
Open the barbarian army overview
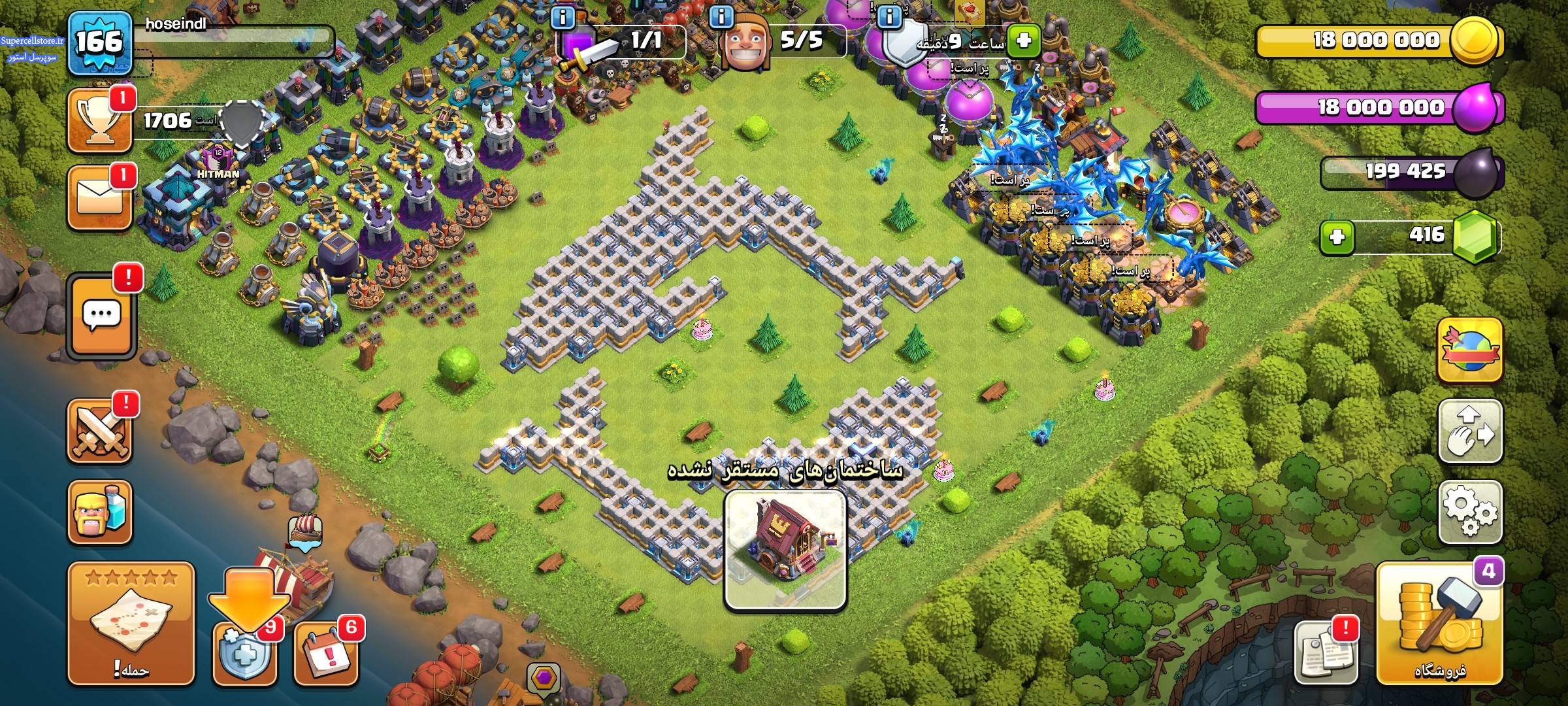[x=100, y=512]
